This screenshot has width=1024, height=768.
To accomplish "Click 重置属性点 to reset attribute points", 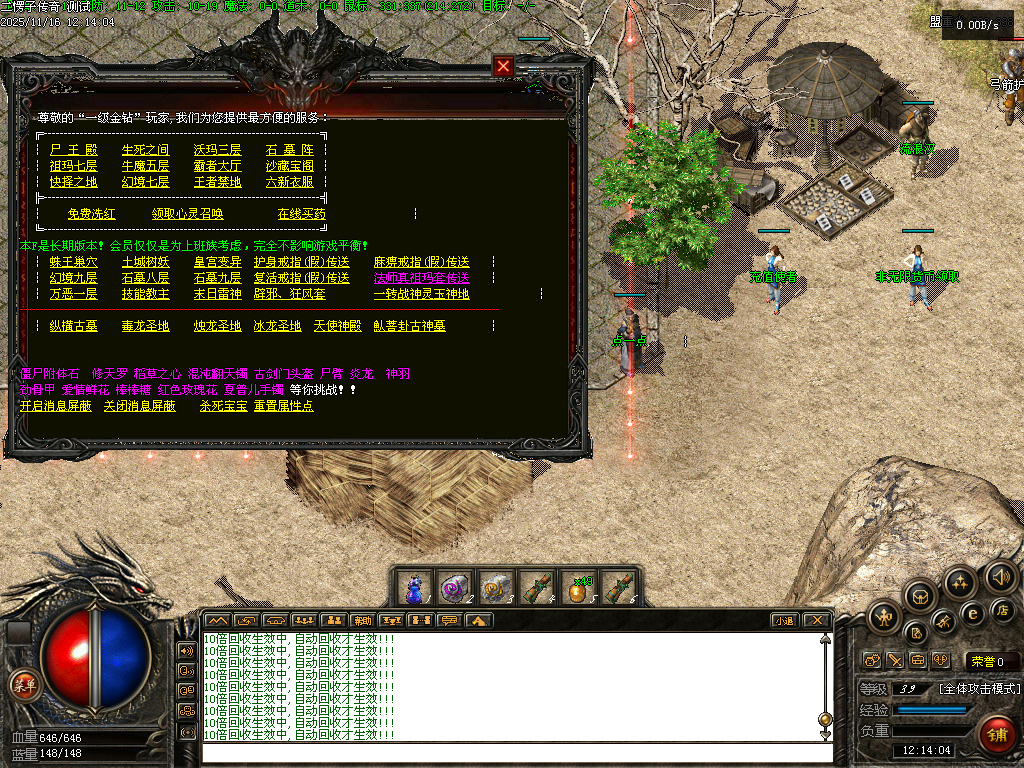I will coord(283,406).
